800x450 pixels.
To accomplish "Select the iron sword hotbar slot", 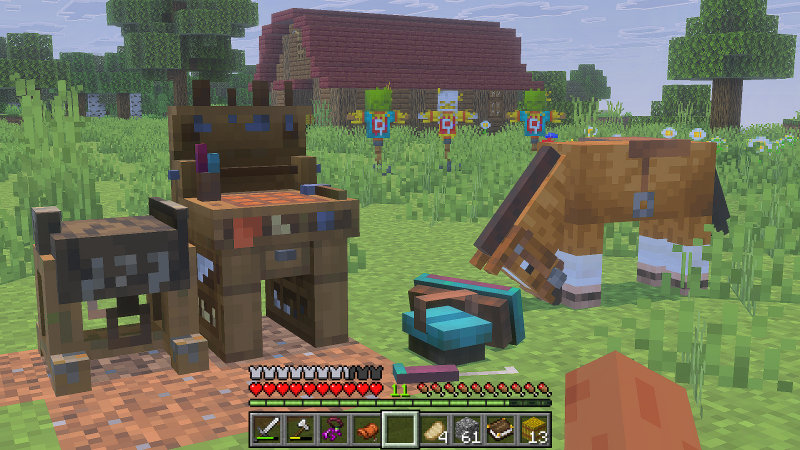I will [267, 430].
